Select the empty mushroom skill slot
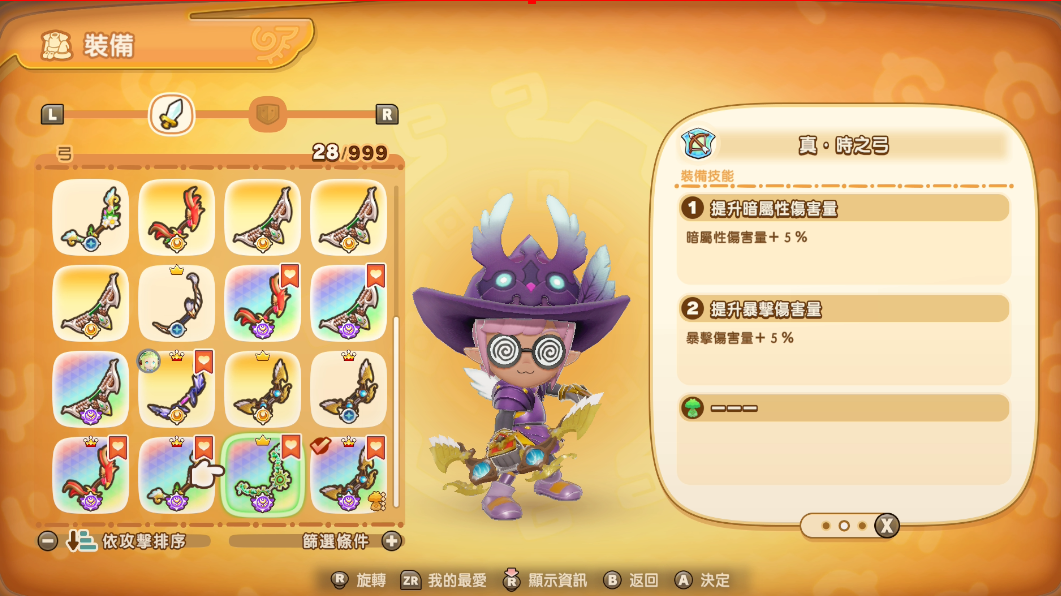The width and height of the screenshot is (1061, 596). (844, 408)
